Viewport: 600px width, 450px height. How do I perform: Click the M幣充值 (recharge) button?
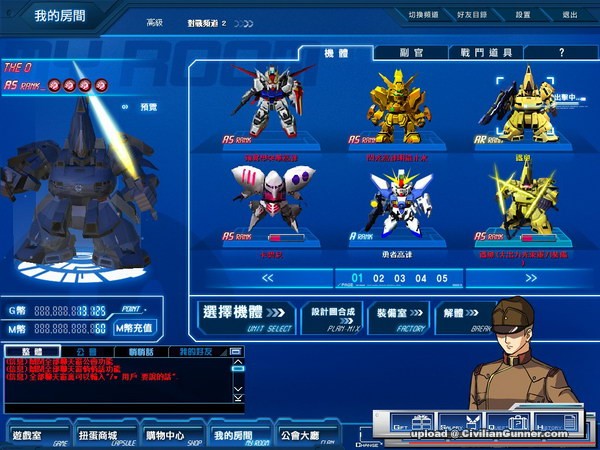point(135,327)
